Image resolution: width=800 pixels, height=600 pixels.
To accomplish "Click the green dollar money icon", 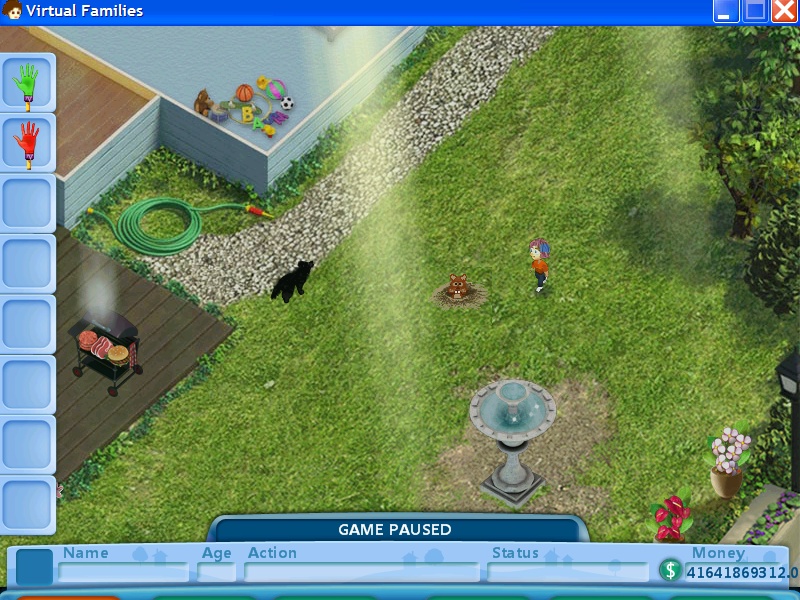I will [x=670, y=571].
